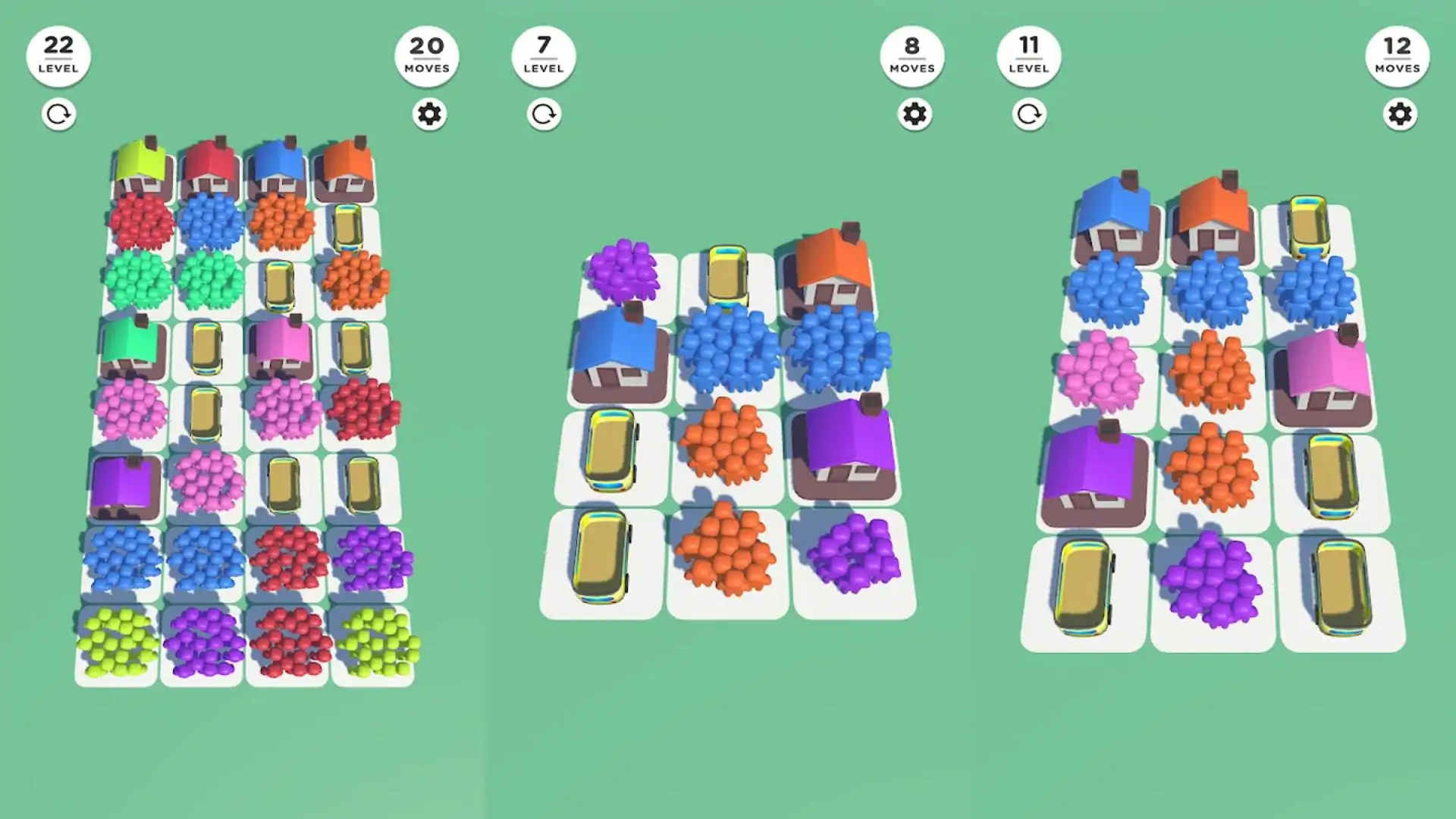Select the purple-roofed house on level 7 board
Viewport: 1456px width, 819px height.
pyautogui.click(x=848, y=447)
